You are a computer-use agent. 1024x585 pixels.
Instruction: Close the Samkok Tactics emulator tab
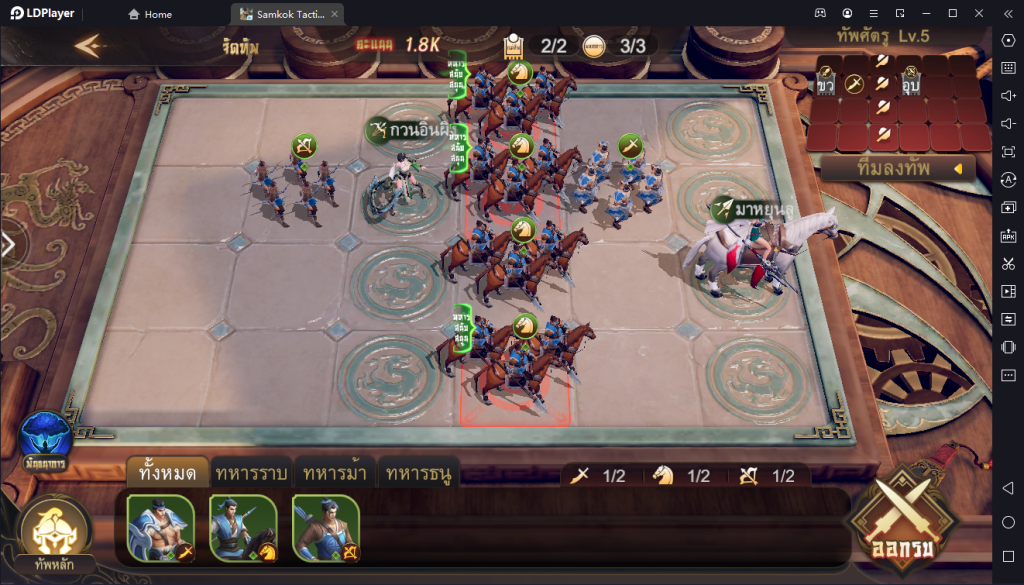[334, 14]
